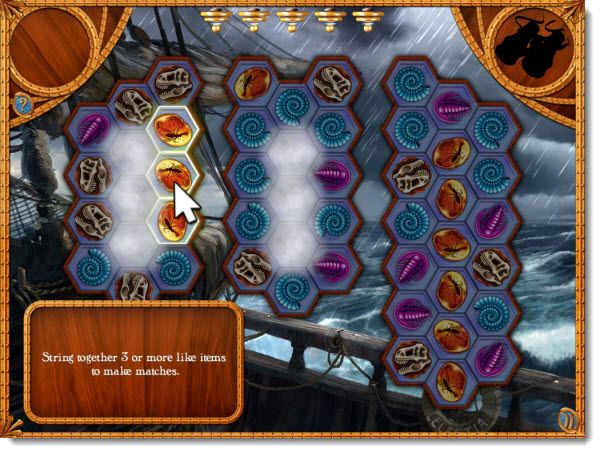Click the round pause button
Screen dimensions: 600x453
coord(569,419)
